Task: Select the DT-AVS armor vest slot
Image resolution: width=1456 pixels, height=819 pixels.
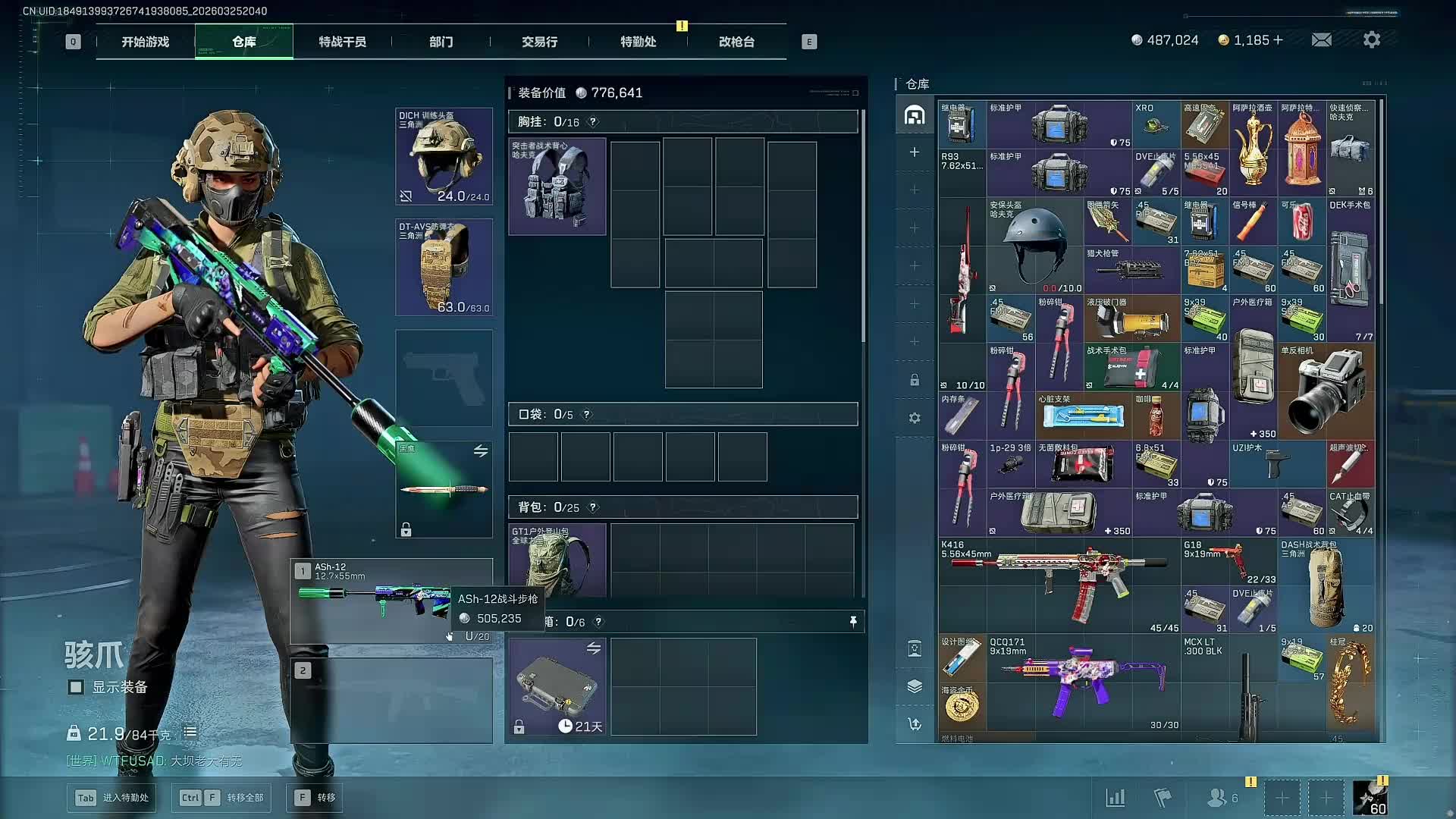Action: point(444,267)
